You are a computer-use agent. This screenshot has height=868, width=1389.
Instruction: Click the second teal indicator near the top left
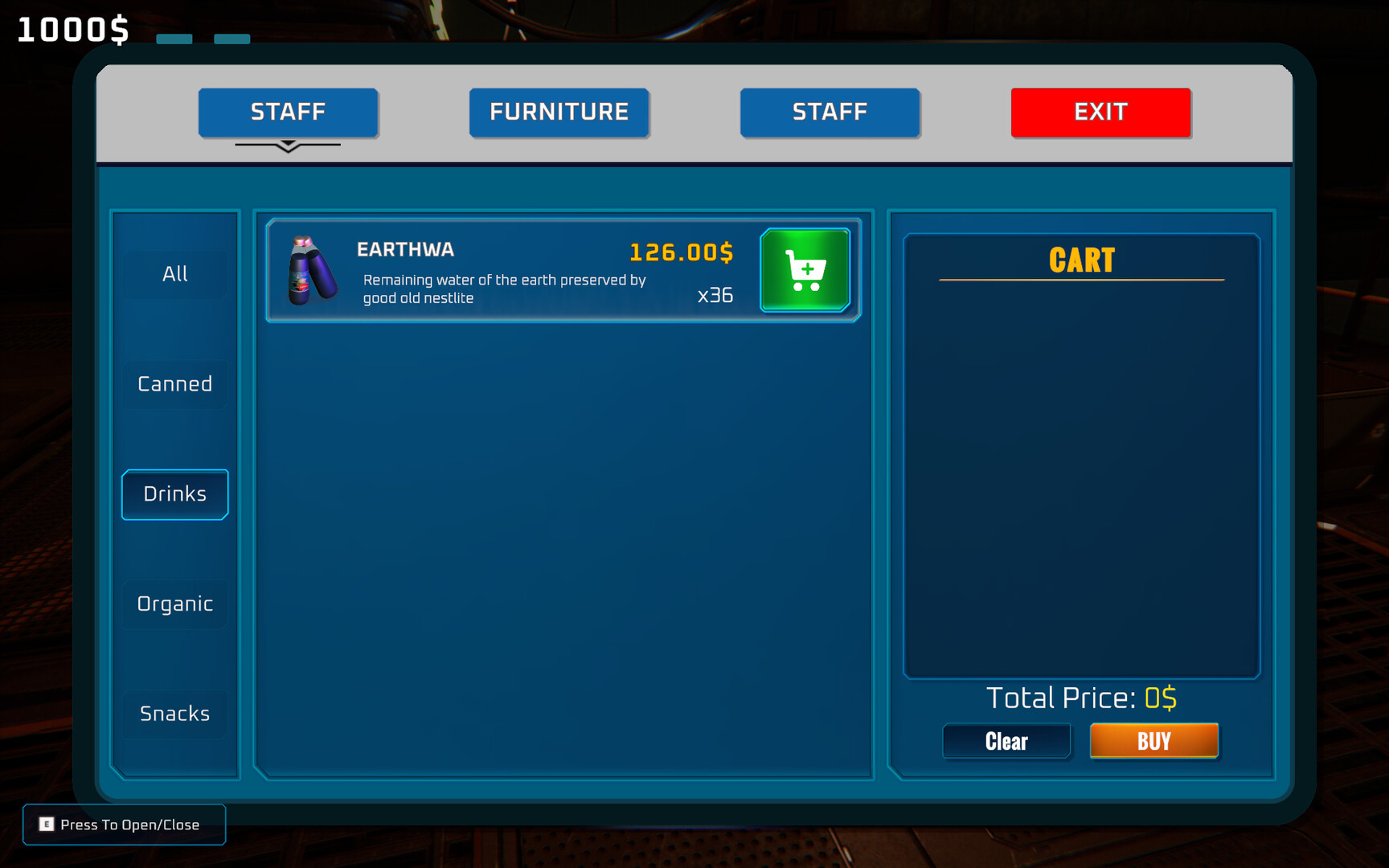point(233,37)
